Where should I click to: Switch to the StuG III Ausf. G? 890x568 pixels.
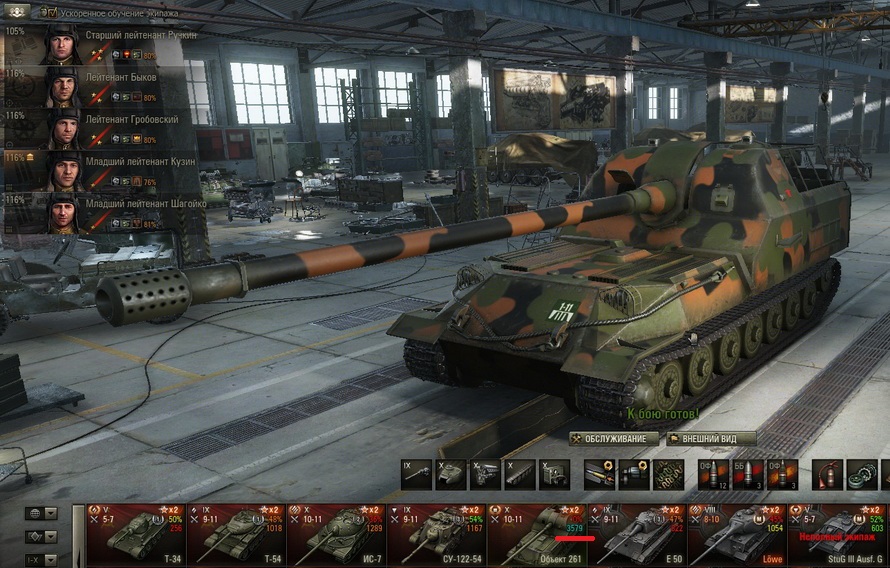coord(838,534)
